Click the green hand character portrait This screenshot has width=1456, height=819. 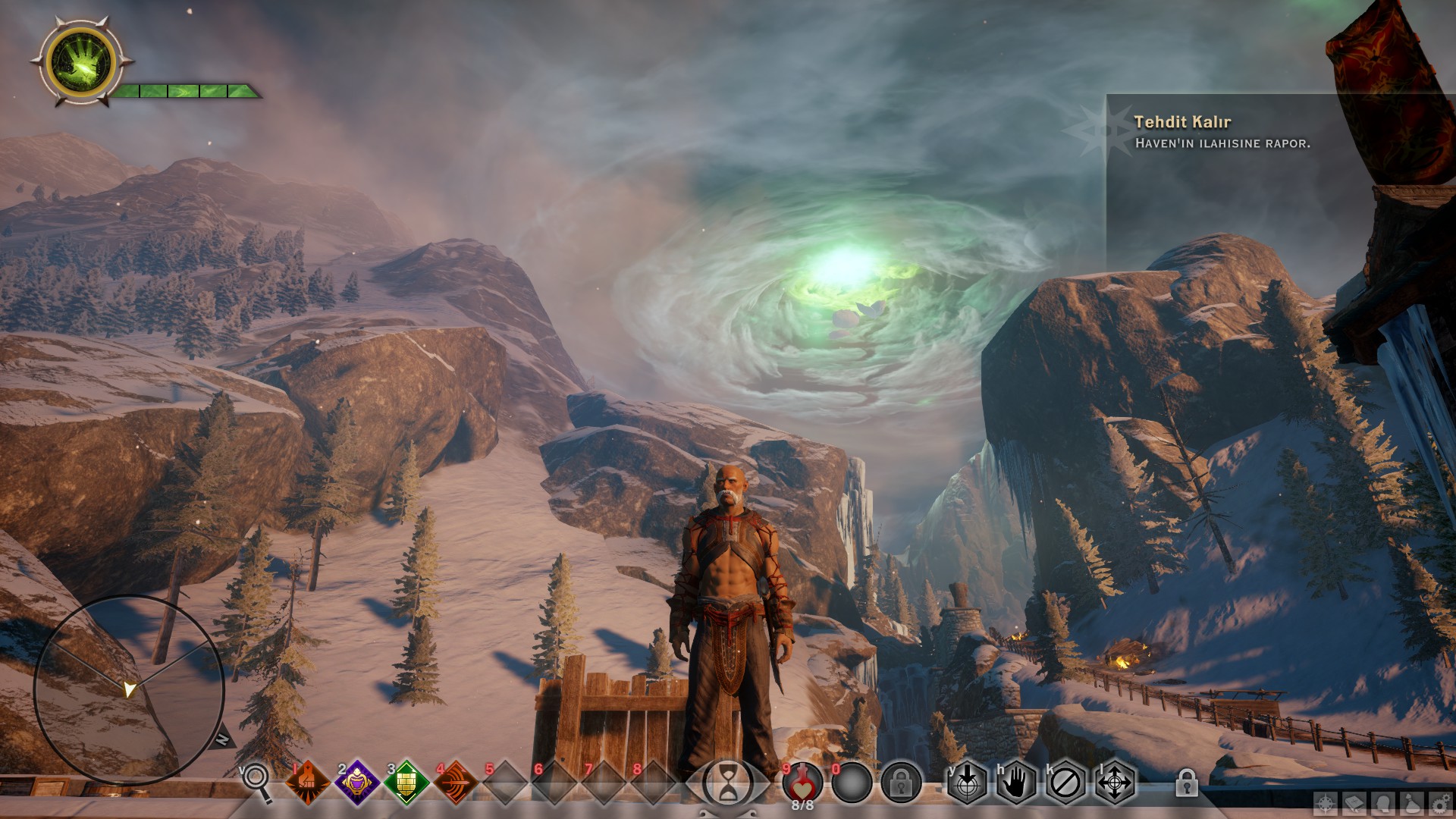pos(80,62)
